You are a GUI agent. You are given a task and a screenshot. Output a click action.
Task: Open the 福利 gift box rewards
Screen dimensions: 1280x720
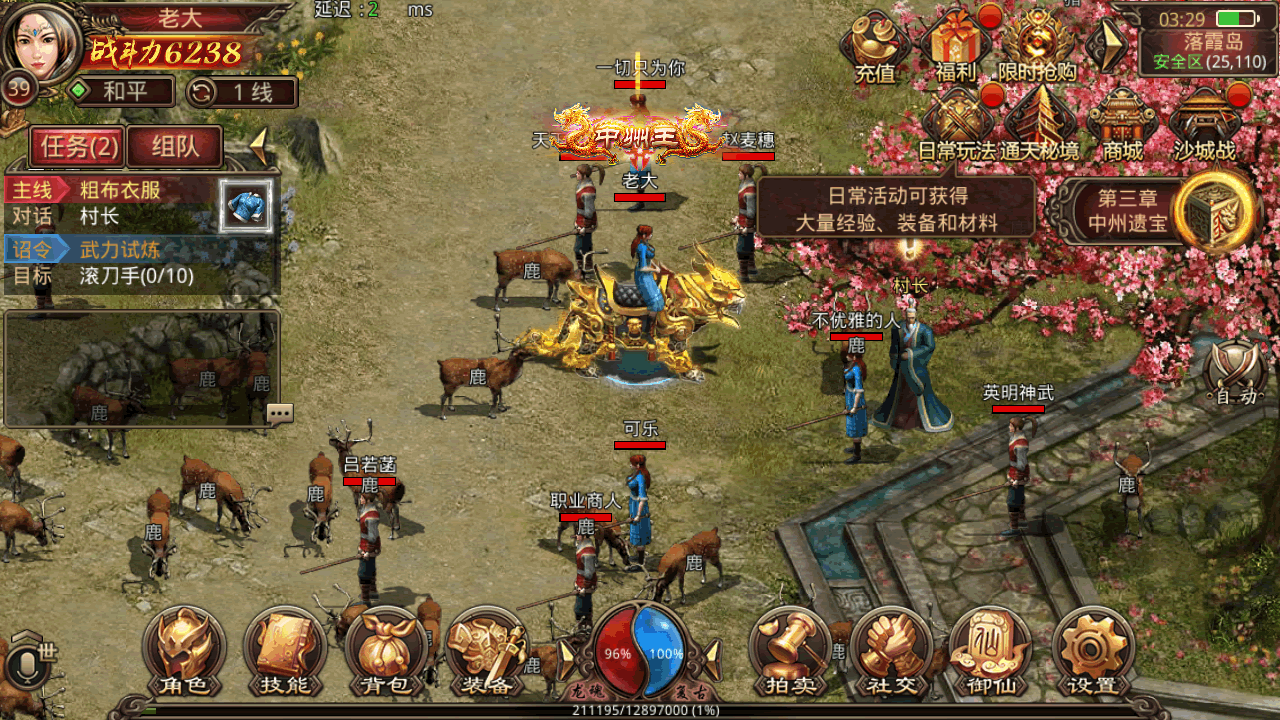pyautogui.click(x=956, y=45)
